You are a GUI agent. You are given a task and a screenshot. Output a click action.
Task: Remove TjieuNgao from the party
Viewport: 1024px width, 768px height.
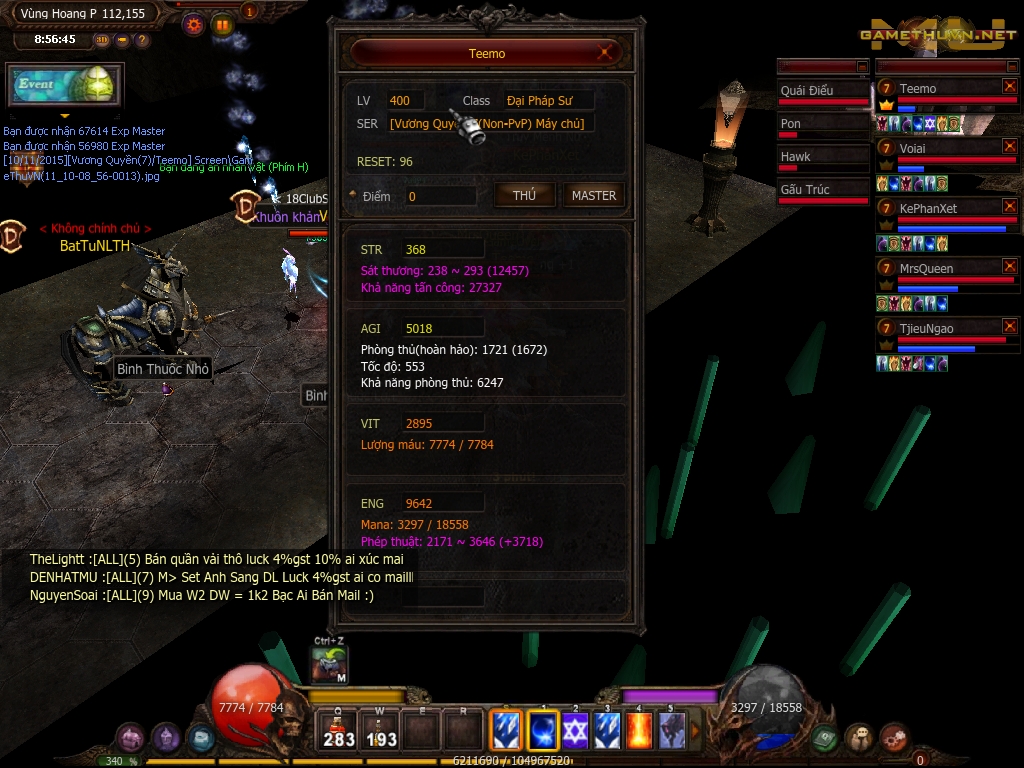pos(1010,326)
